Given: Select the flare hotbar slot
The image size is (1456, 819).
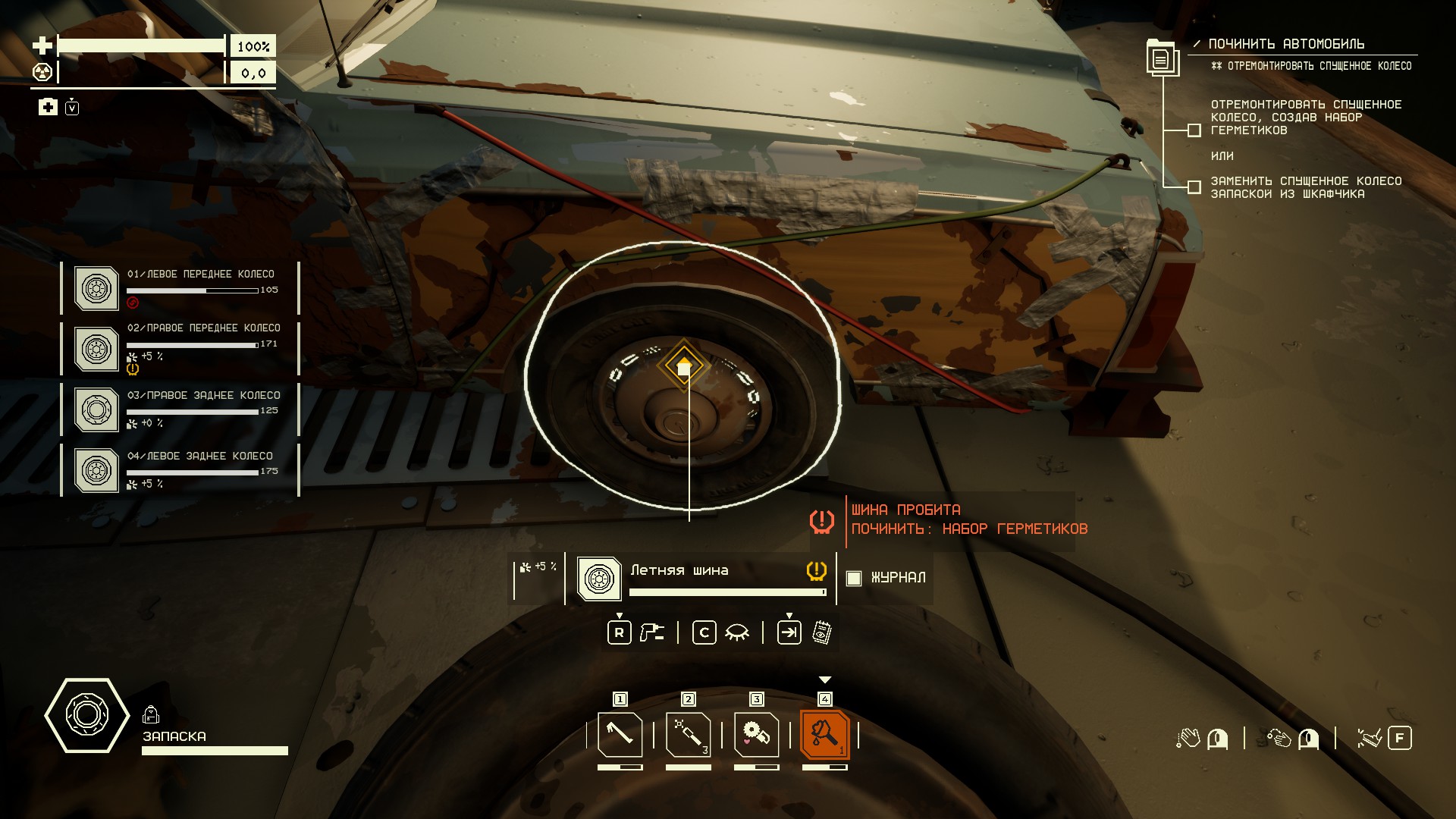Looking at the screenshot, I should (688, 734).
